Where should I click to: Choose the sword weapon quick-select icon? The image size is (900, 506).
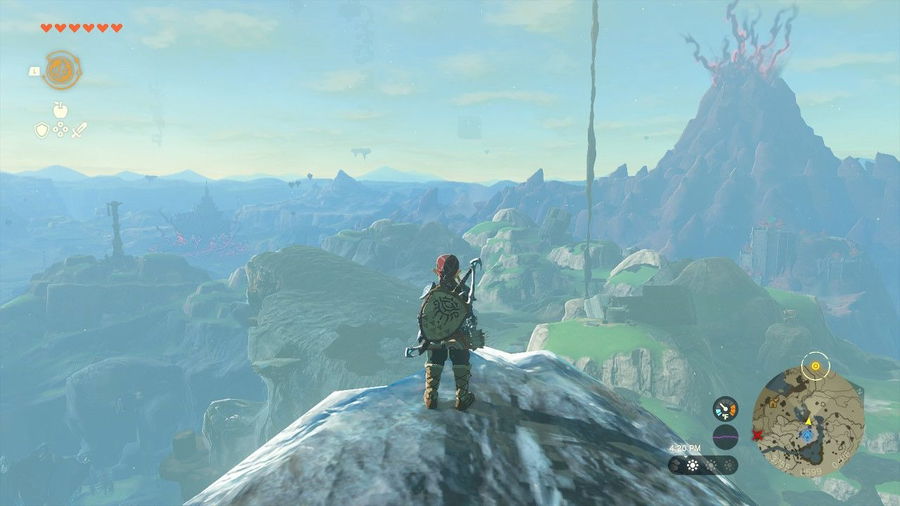click(80, 130)
